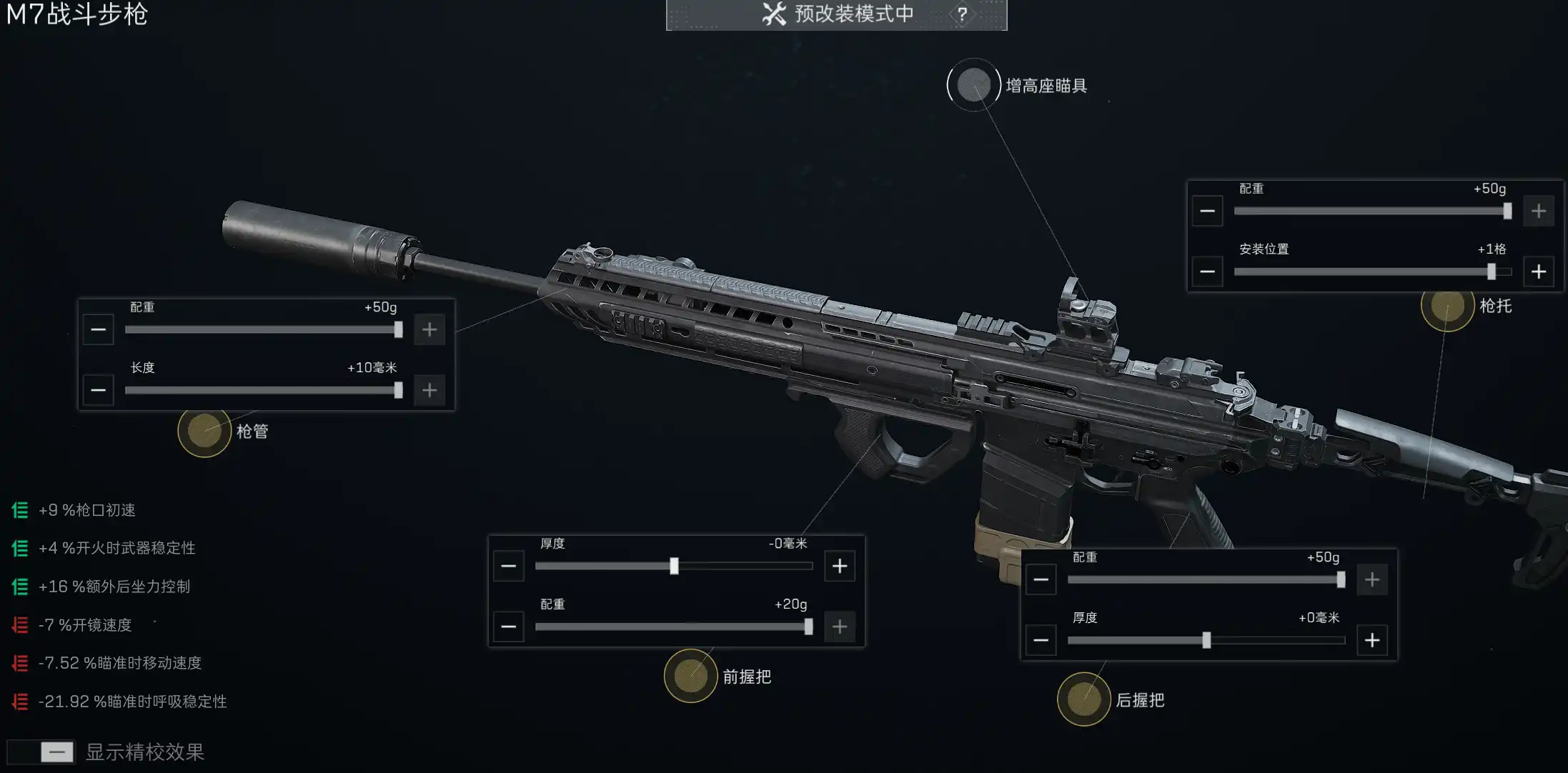Decrease stock 配重 with its minus button
Screen dimensions: 1568x773
pyautogui.click(x=1207, y=211)
